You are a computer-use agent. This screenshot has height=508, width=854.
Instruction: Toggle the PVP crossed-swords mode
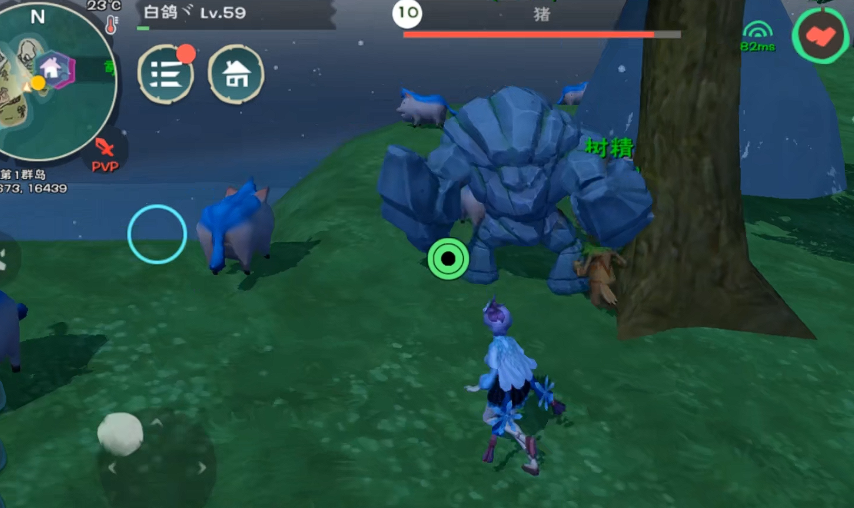pos(104,153)
